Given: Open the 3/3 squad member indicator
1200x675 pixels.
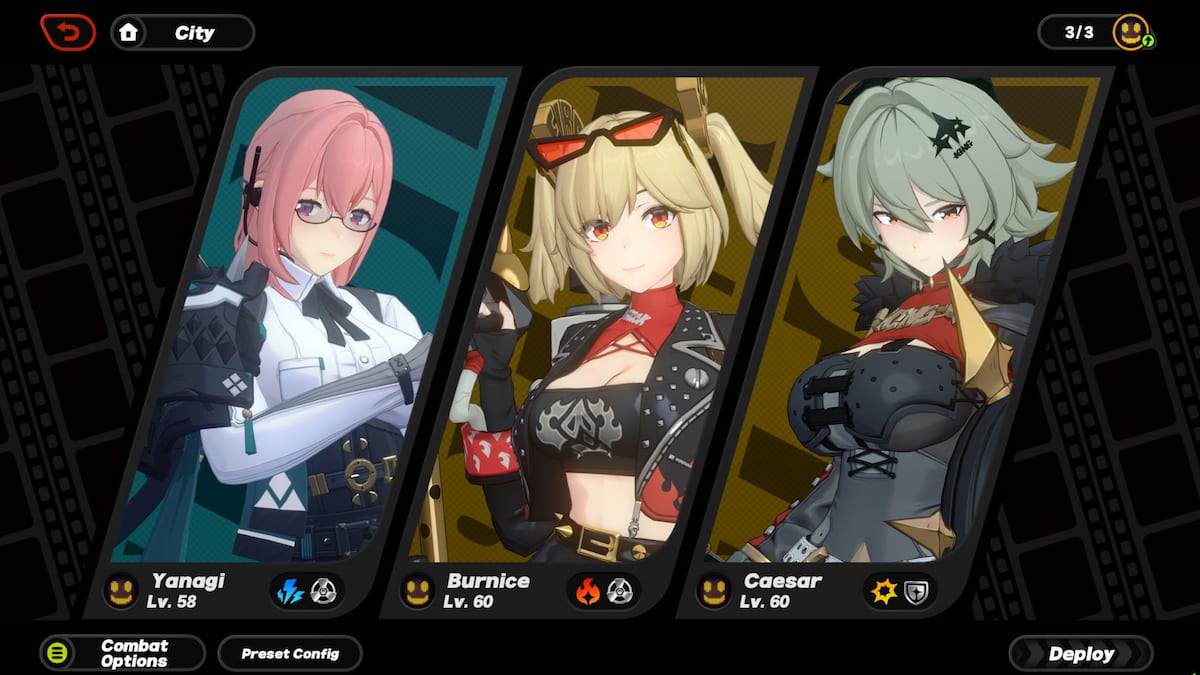Looking at the screenshot, I should 1095,32.
